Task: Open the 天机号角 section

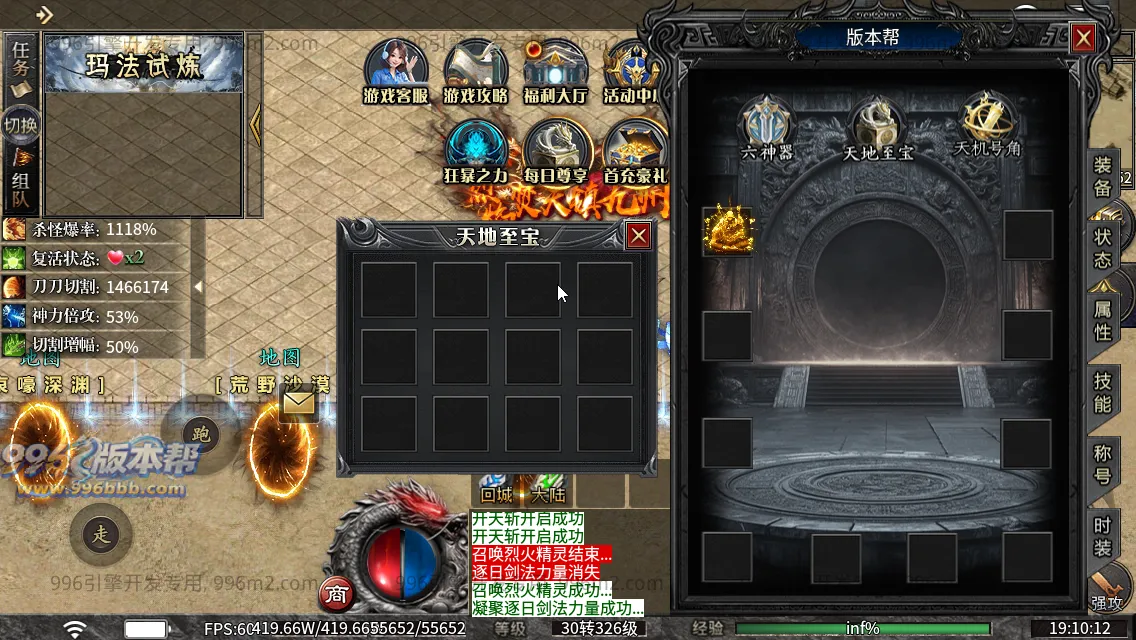Action: [x=987, y=124]
